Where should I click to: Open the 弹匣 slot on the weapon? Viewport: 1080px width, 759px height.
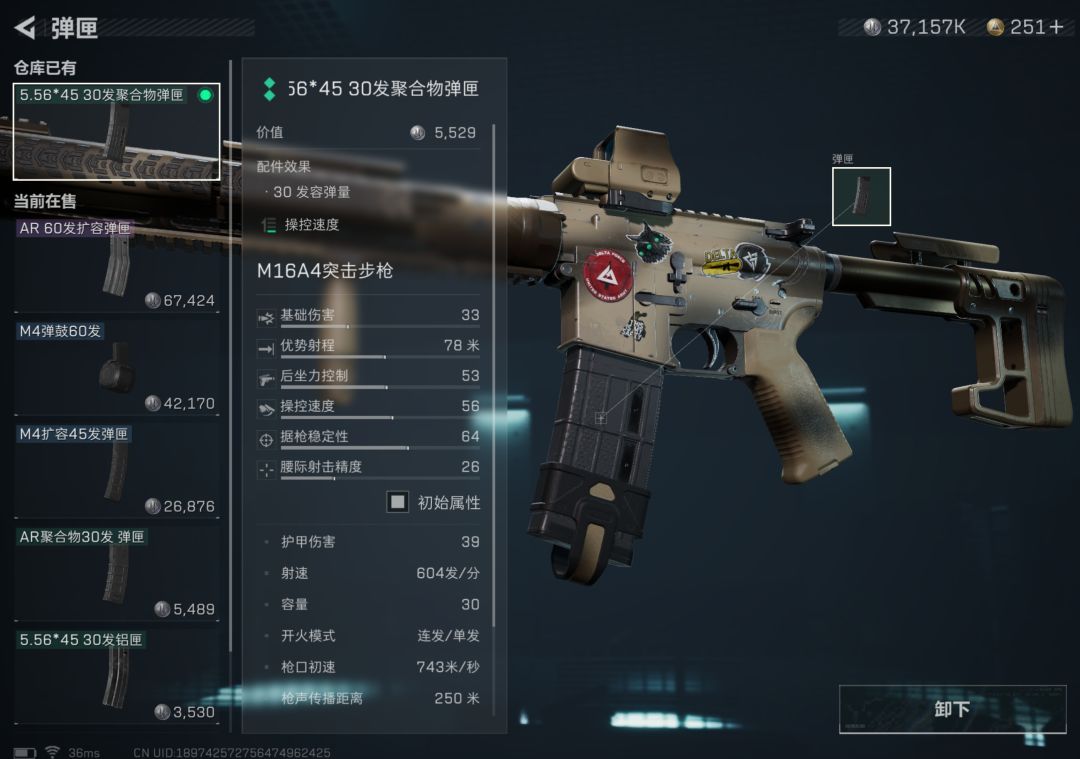pyautogui.click(x=861, y=197)
